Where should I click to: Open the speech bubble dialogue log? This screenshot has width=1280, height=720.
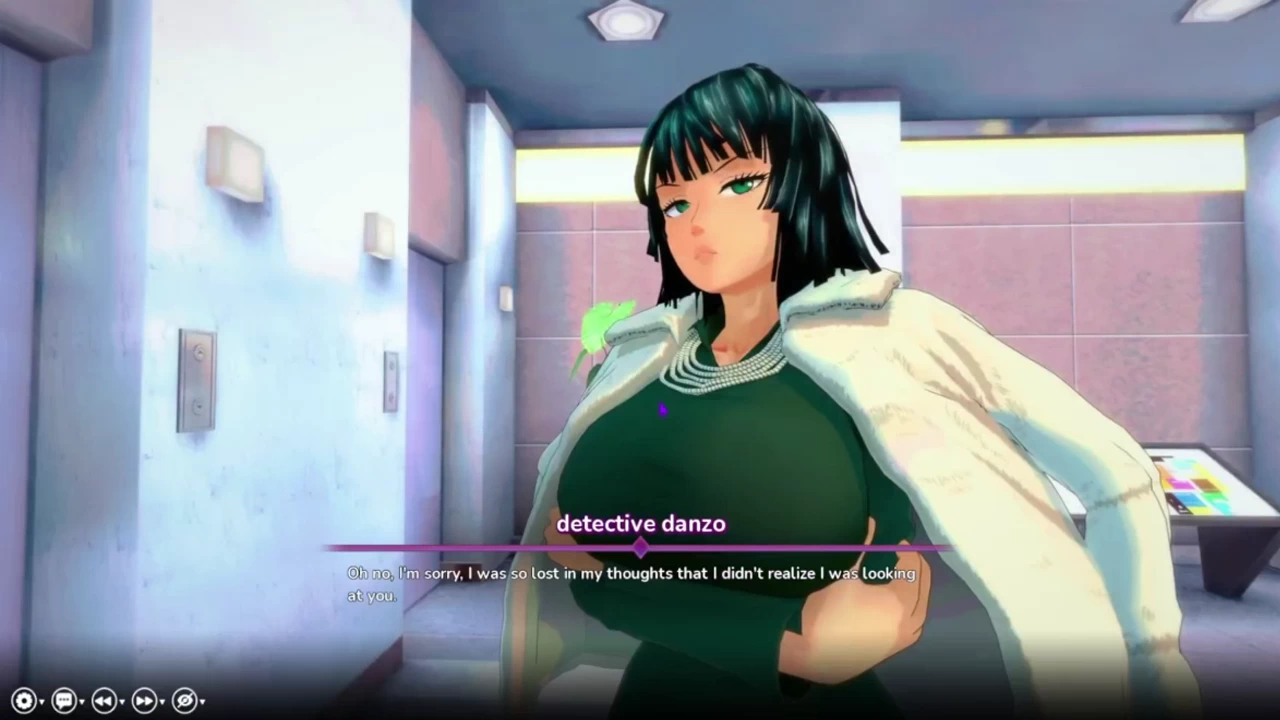(x=63, y=701)
